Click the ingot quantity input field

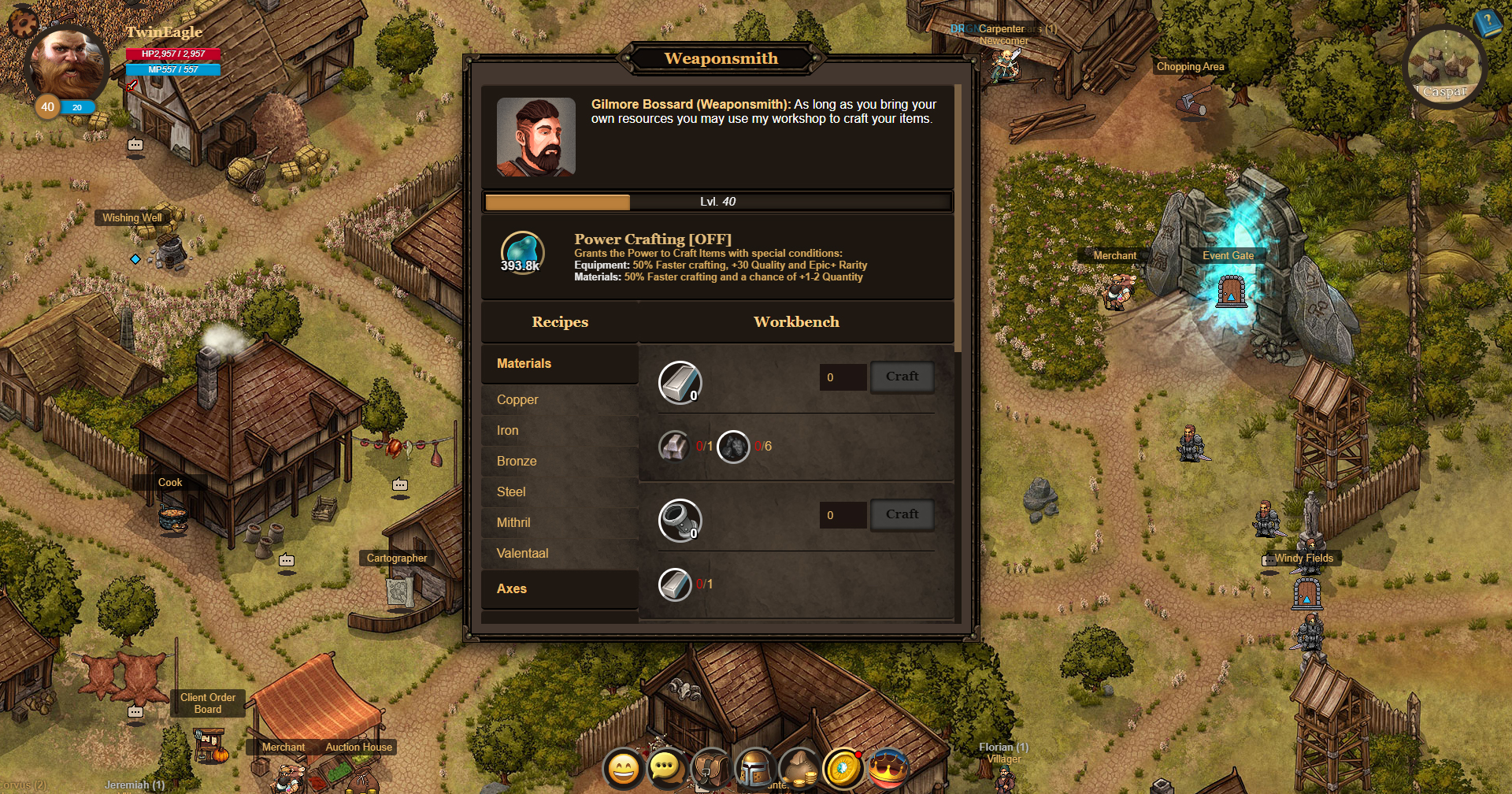pyautogui.click(x=843, y=377)
